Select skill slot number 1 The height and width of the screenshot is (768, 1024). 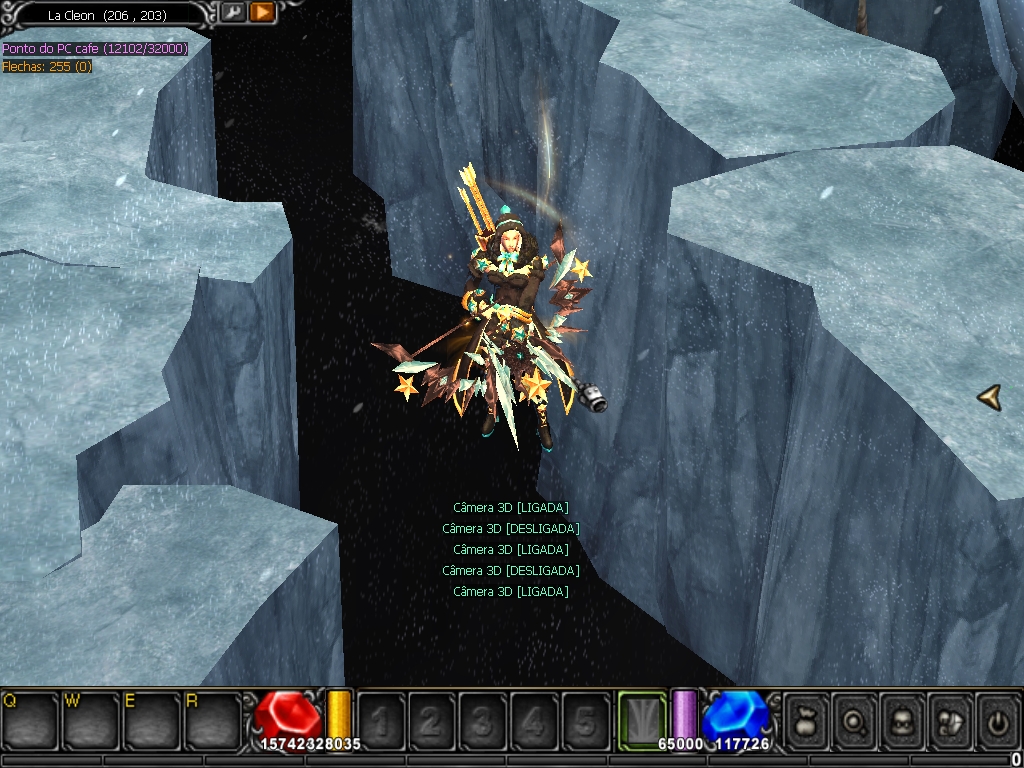[x=381, y=719]
